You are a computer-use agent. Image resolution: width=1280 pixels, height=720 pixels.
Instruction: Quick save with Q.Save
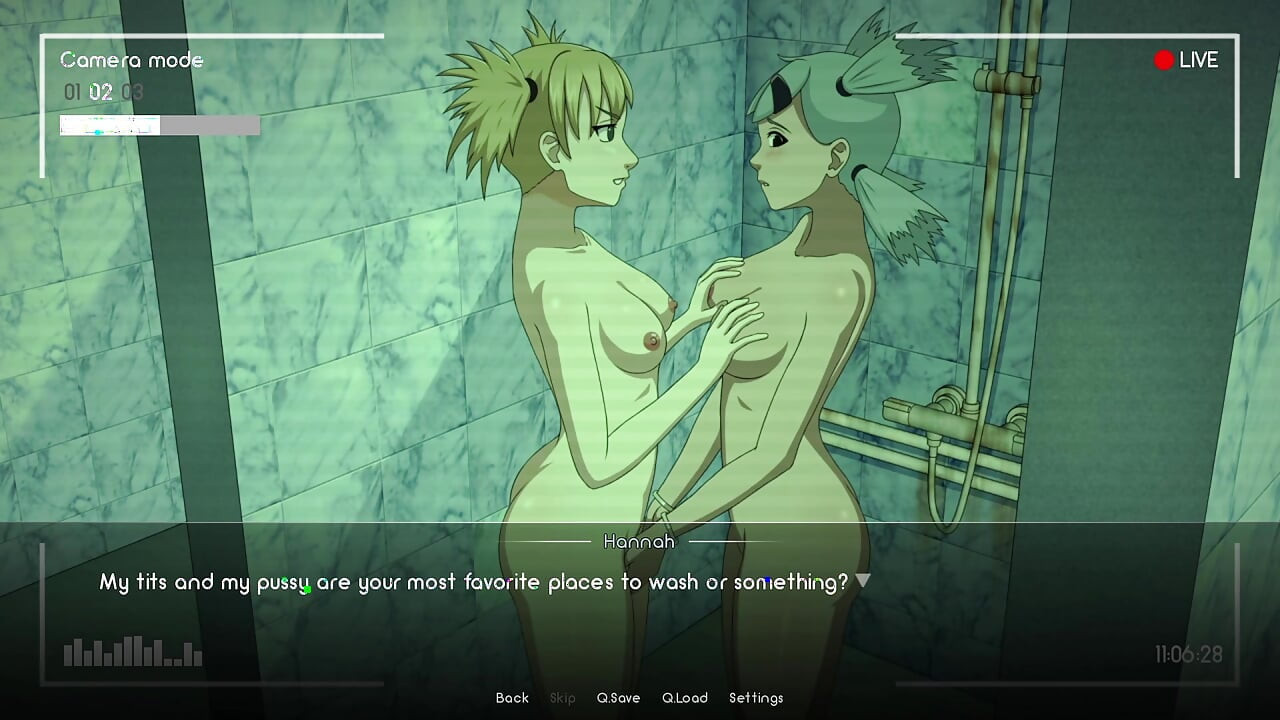click(618, 698)
